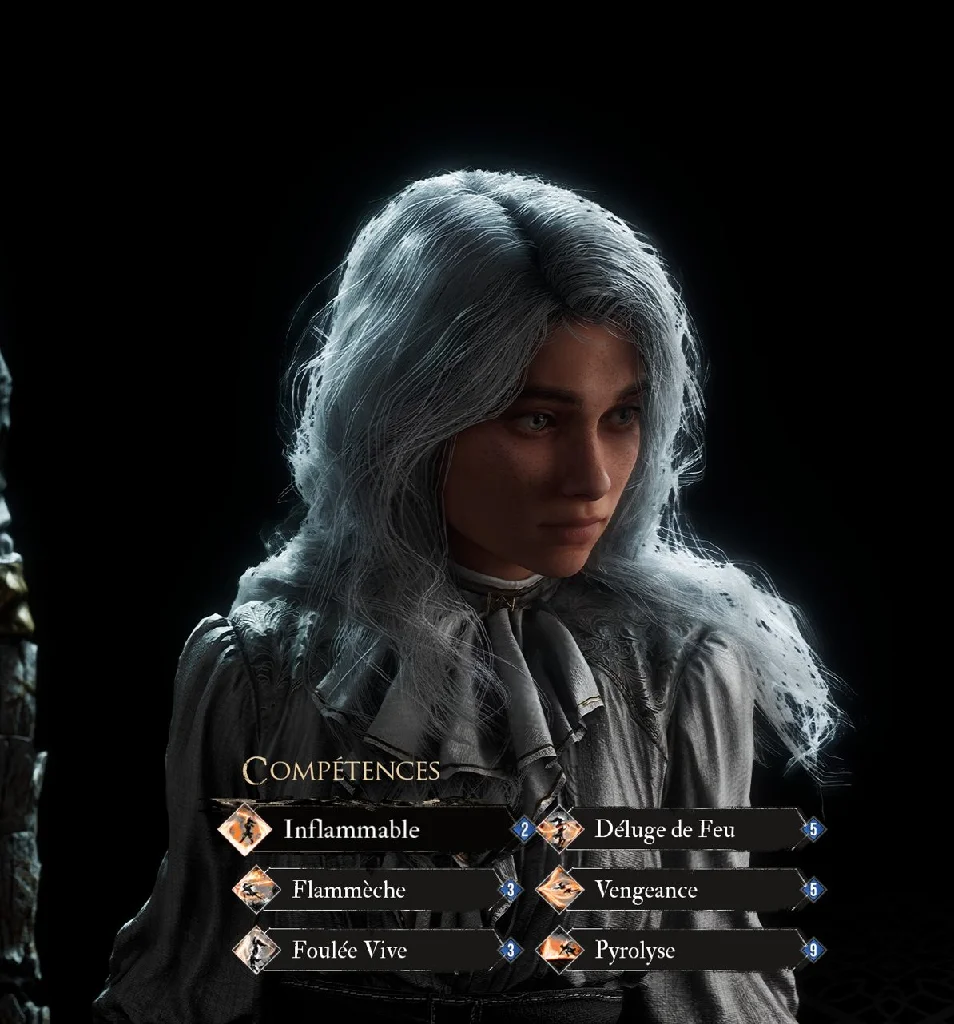Pick the Vengeance skill row
This screenshot has height=1024, width=954.
[646, 889]
